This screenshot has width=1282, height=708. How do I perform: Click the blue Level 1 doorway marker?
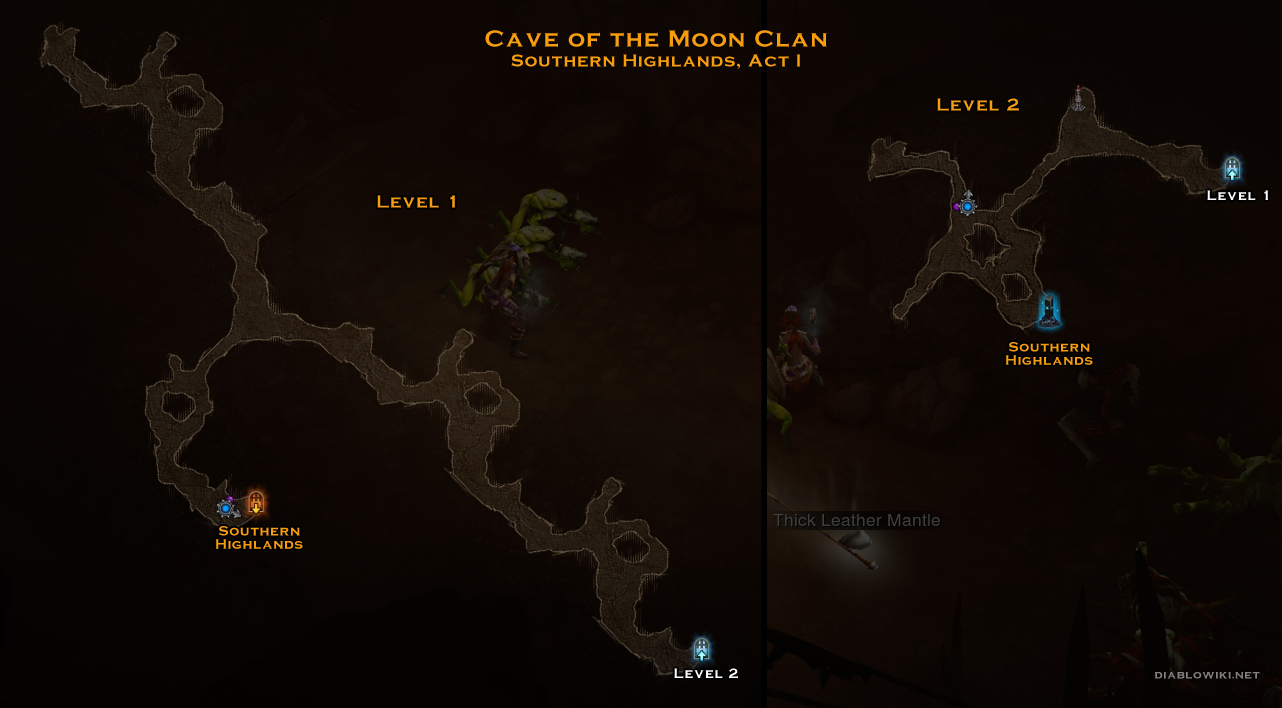1232,169
